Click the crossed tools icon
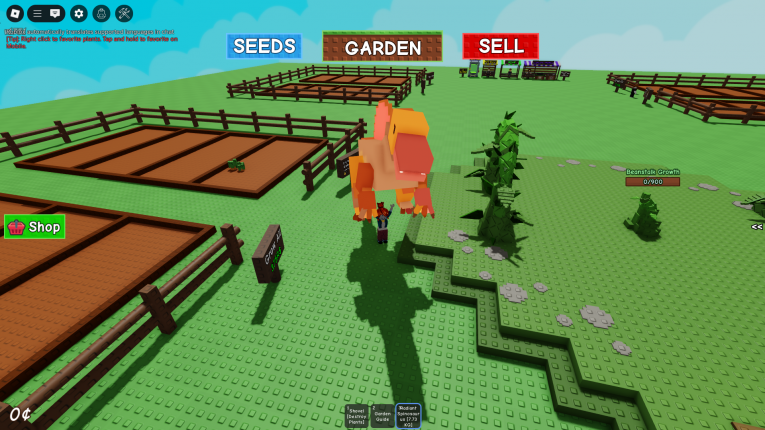This screenshot has width=765, height=430. [124, 13]
